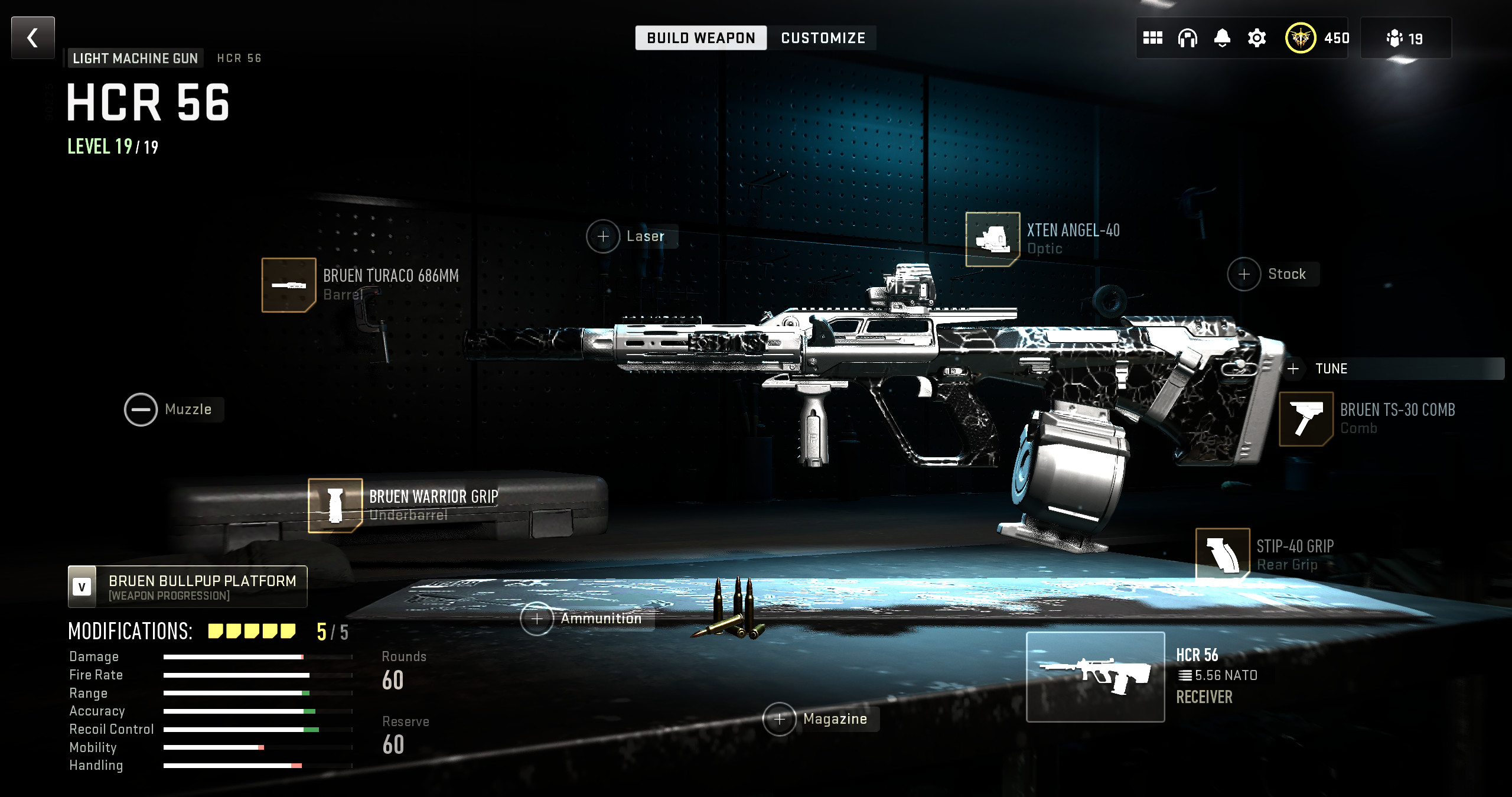This screenshot has height=797, width=1512.
Task: Open the grid menu icon
Action: 1152,38
